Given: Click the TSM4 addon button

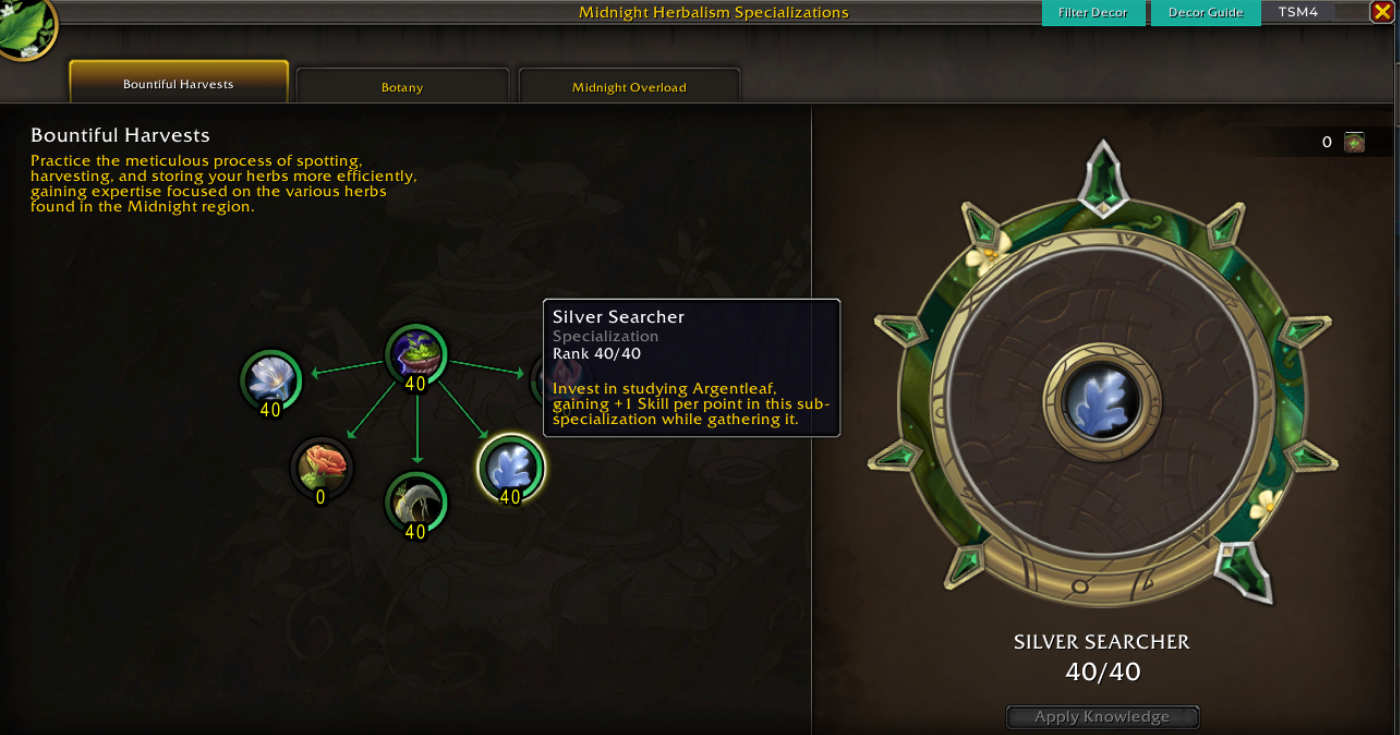Looking at the screenshot, I should pyautogui.click(x=1297, y=13).
